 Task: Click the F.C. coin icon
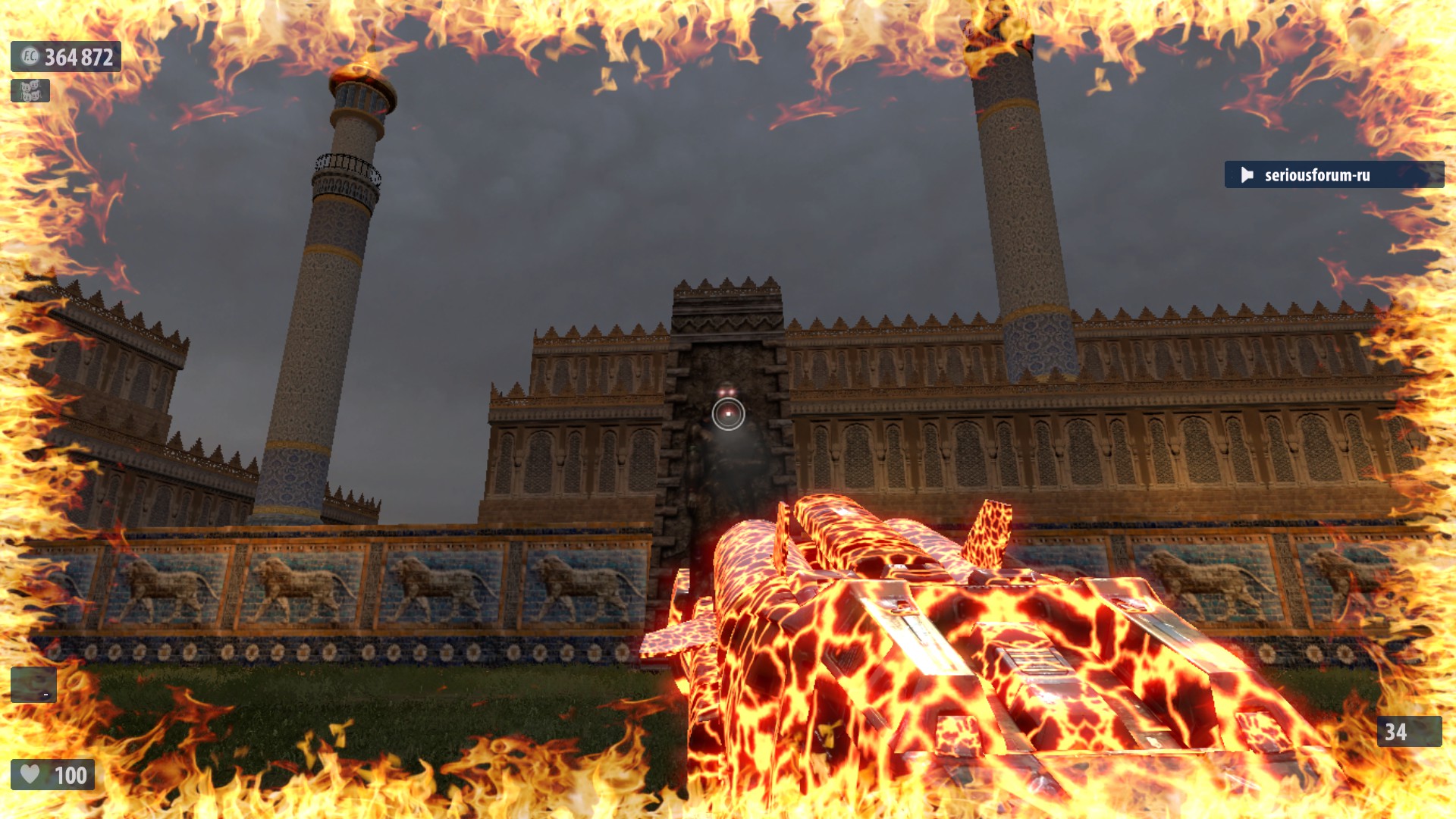point(29,57)
